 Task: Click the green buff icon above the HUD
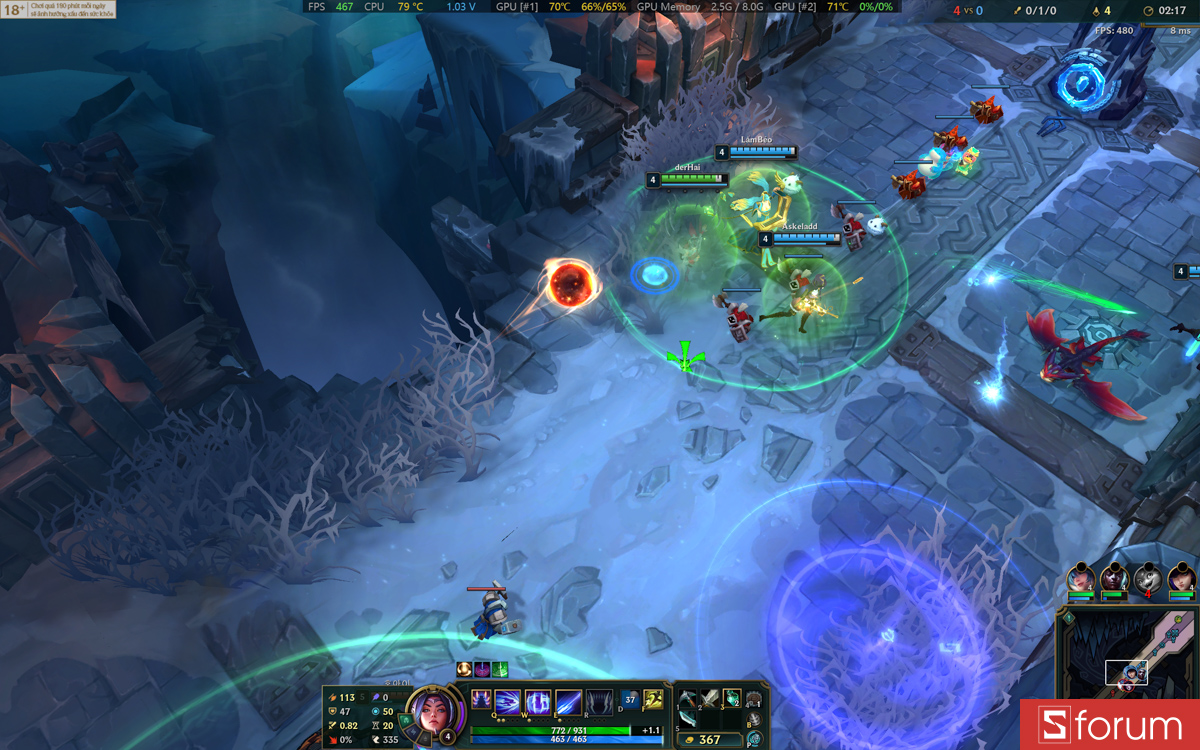point(500,669)
